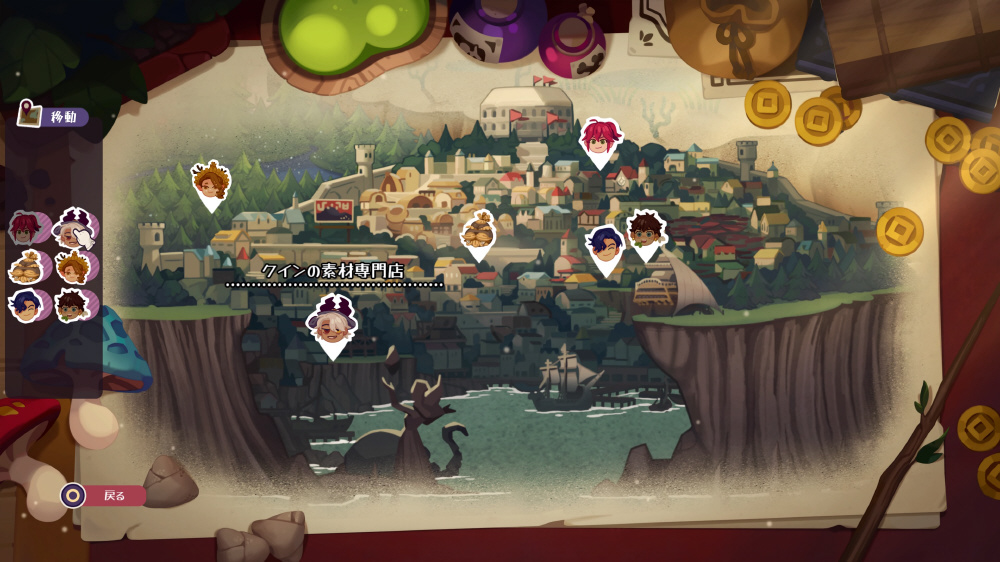Choose the brown-haired green-eyed character's map pin
The image size is (1000, 562).
point(646,232)
